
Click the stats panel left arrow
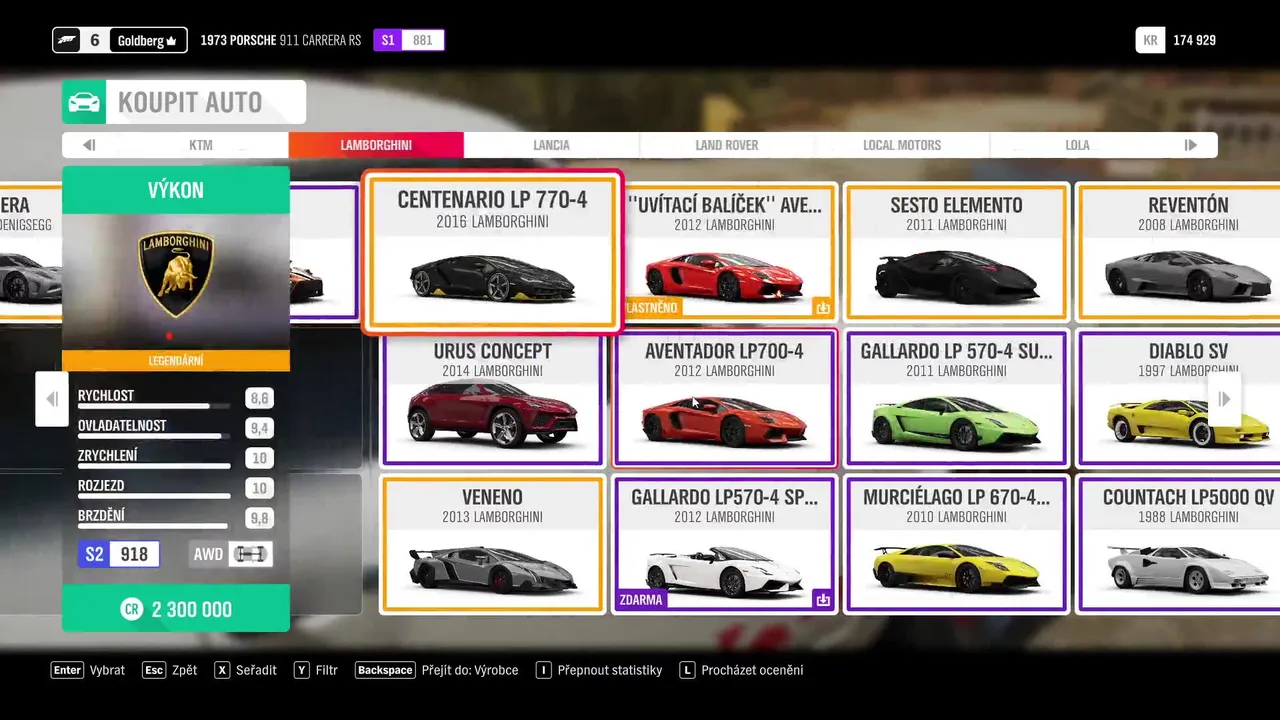[52, 399]
